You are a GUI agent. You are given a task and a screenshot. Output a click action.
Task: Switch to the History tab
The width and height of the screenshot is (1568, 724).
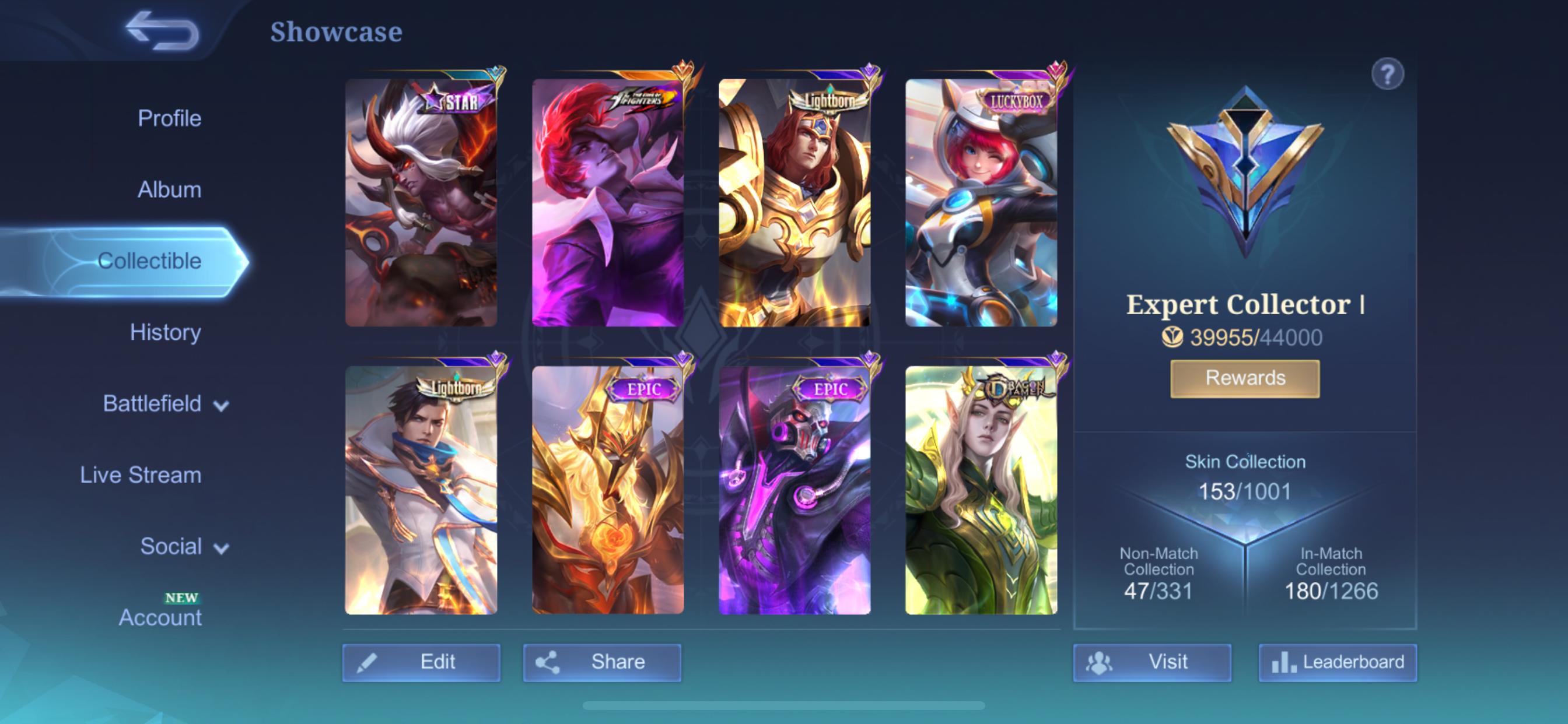[165, 332]
